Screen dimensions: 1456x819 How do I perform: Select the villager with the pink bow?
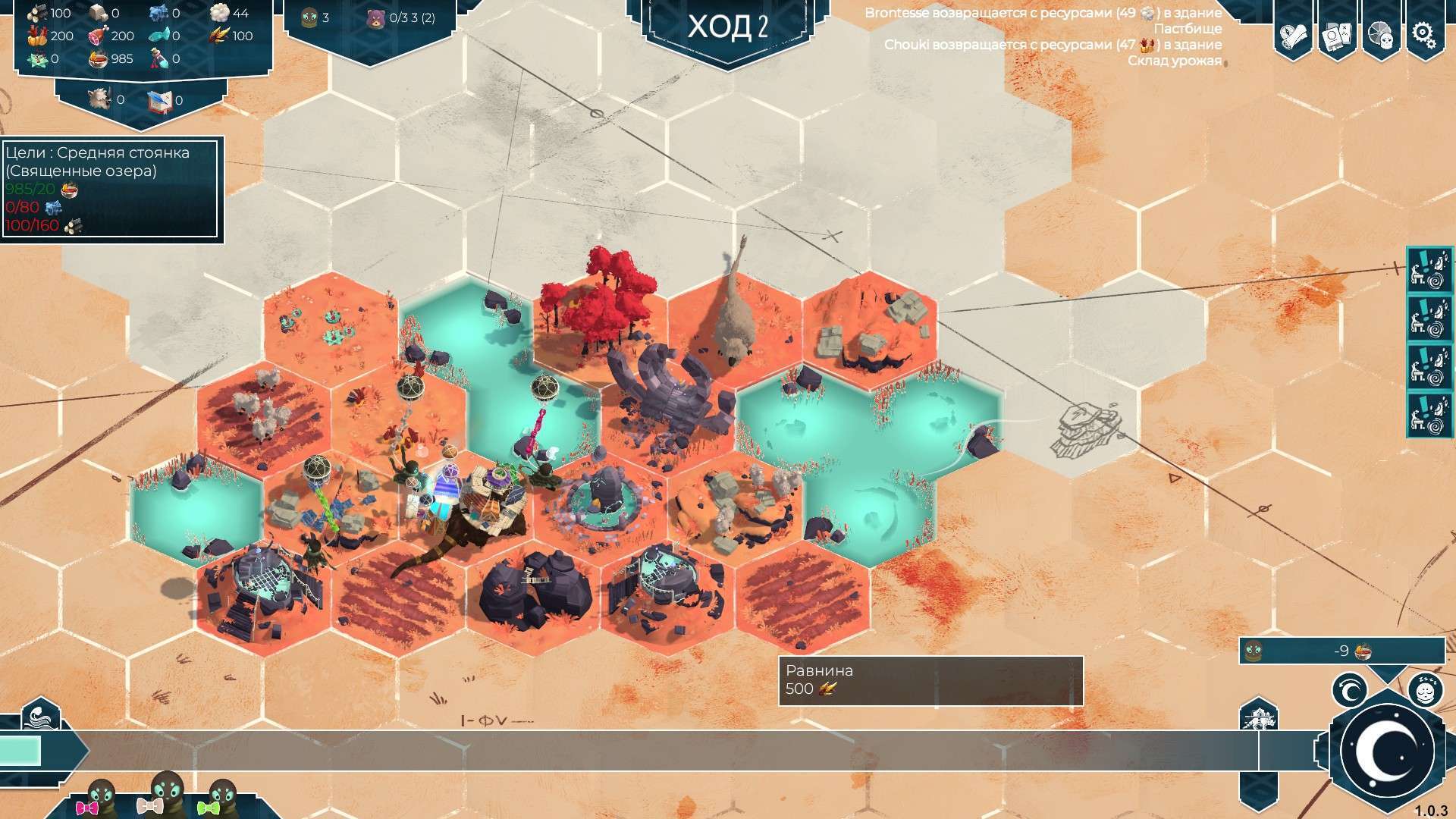(99, 799)
